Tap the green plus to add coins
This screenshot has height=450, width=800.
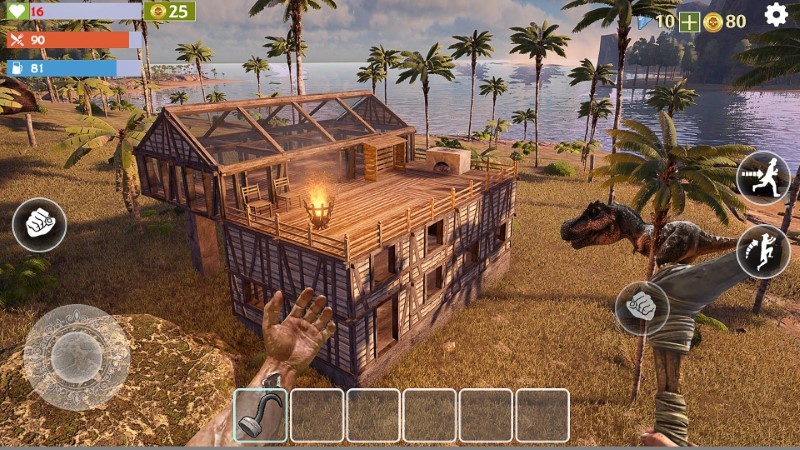[x=689, y=21]
